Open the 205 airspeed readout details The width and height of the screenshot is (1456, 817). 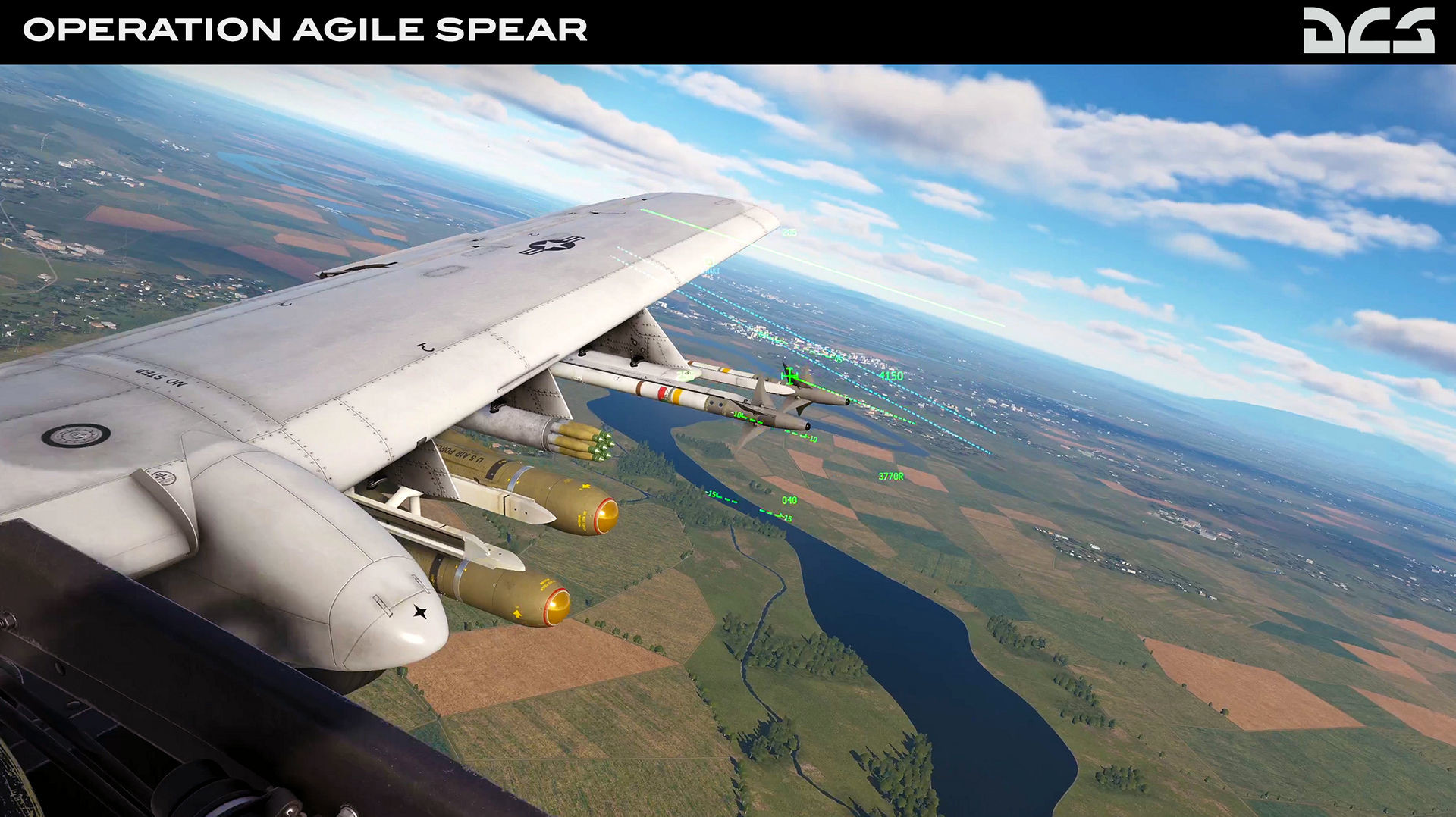789,233
